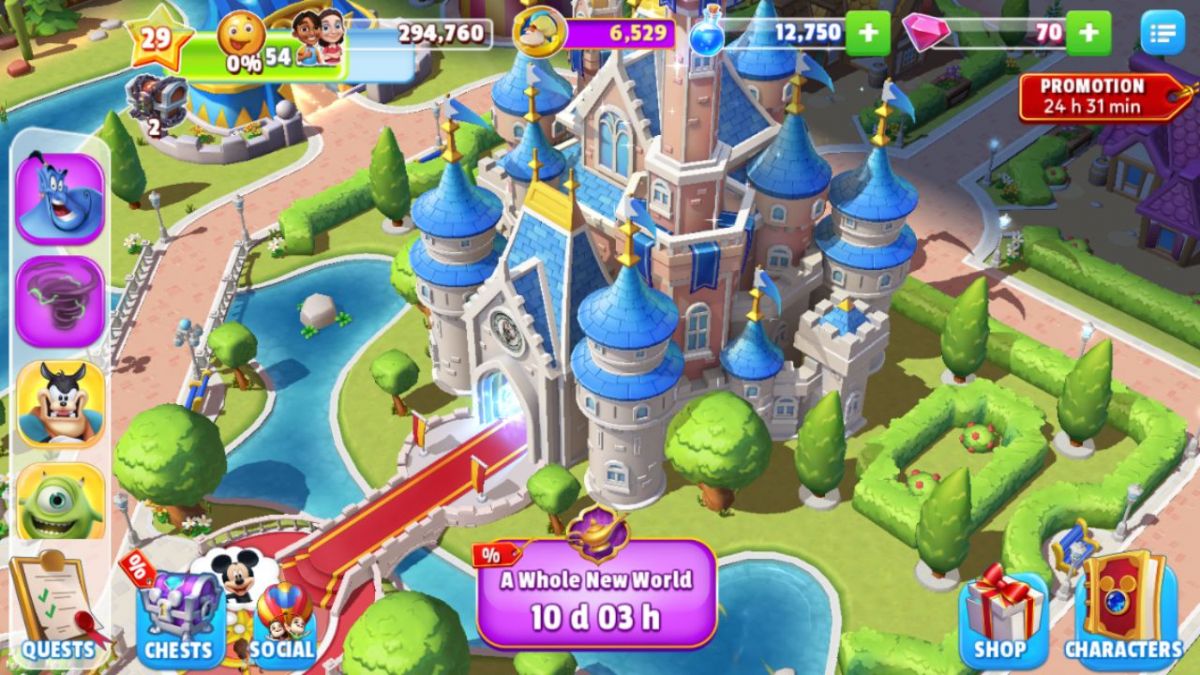Select the Mike Wazowski task icon
This screenshot has width=1200, height=675.
point(60,502)
